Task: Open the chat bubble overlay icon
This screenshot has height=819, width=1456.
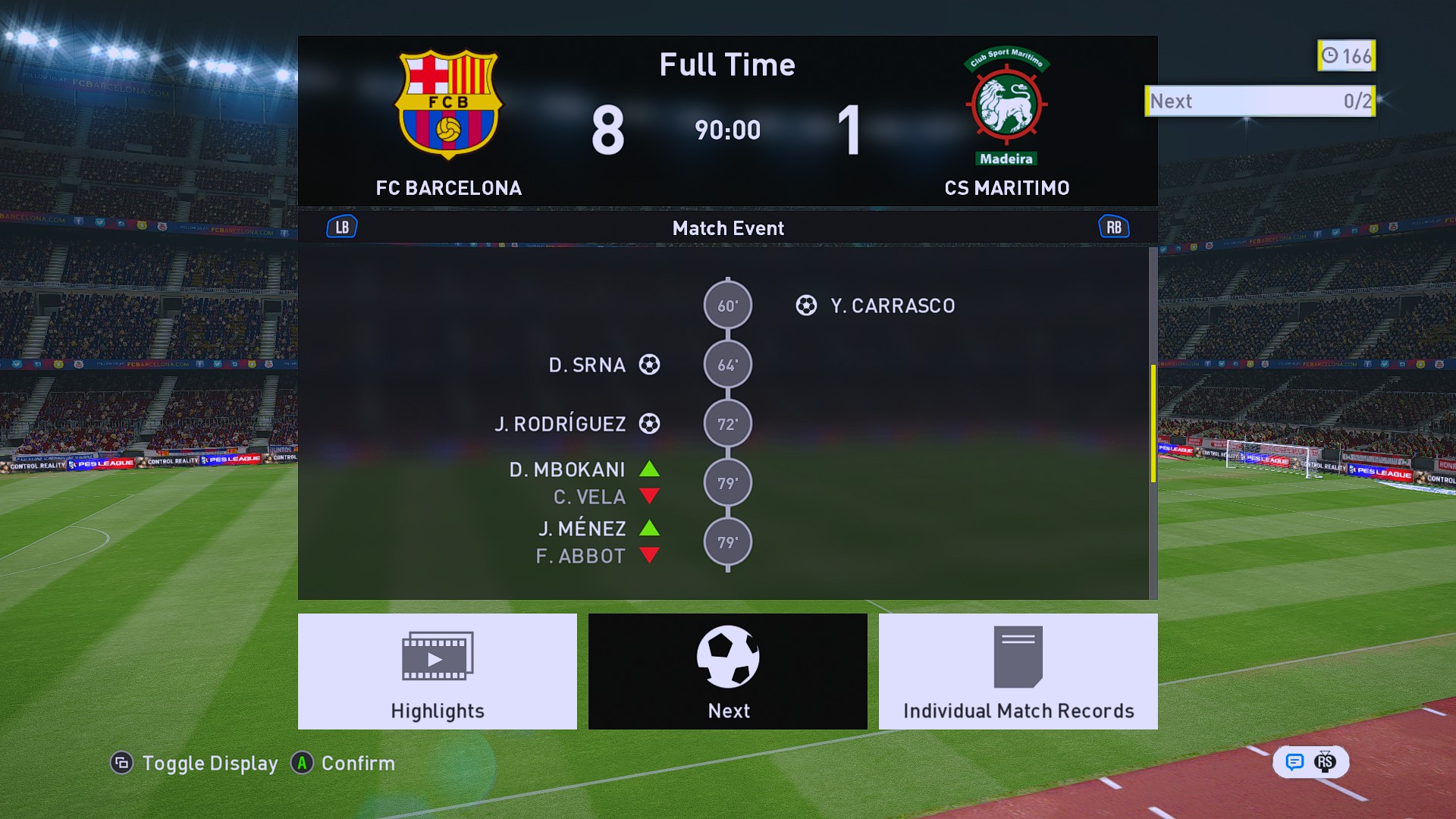Action: (x=1294, y=762)
